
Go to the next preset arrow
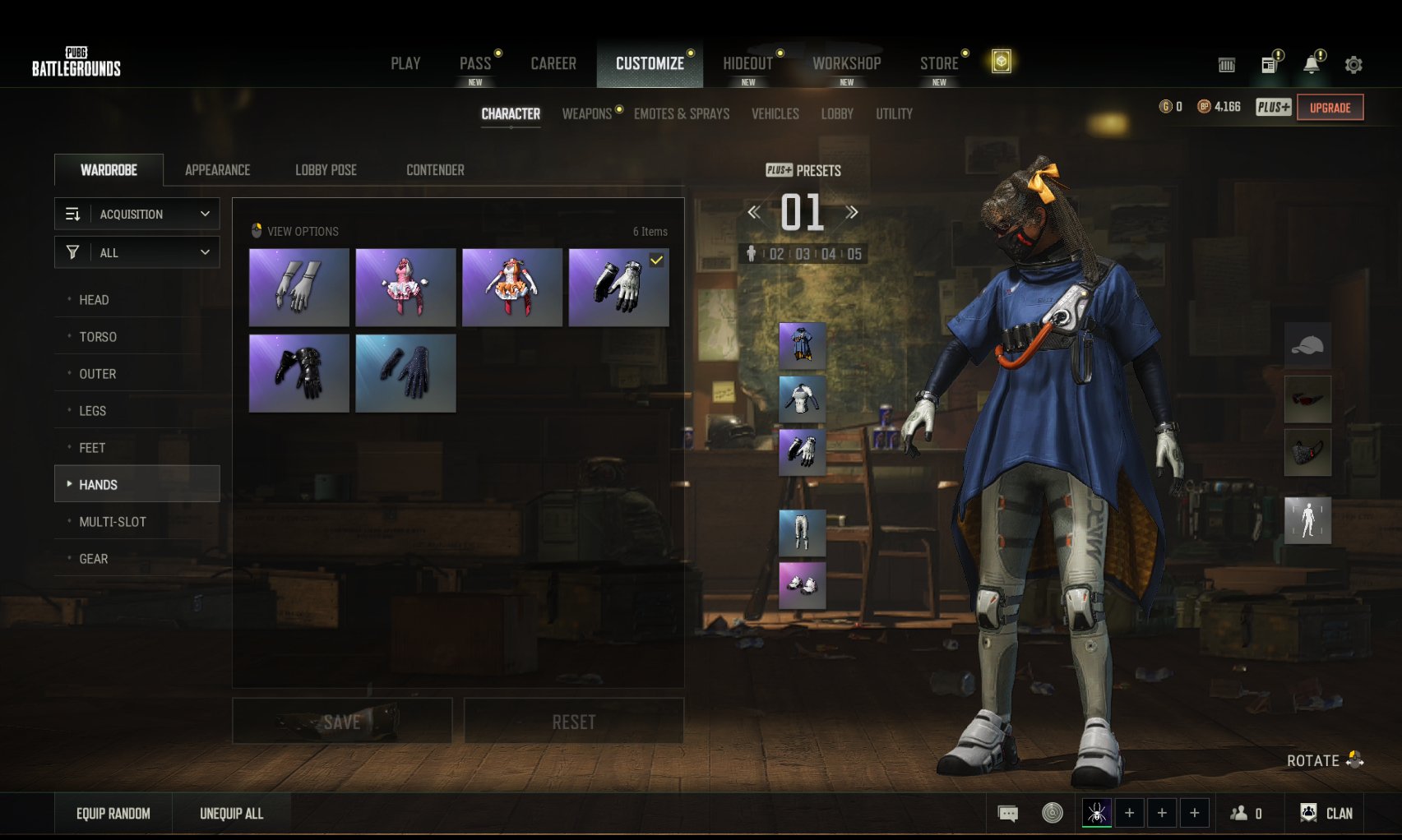(x=852, y=212)
